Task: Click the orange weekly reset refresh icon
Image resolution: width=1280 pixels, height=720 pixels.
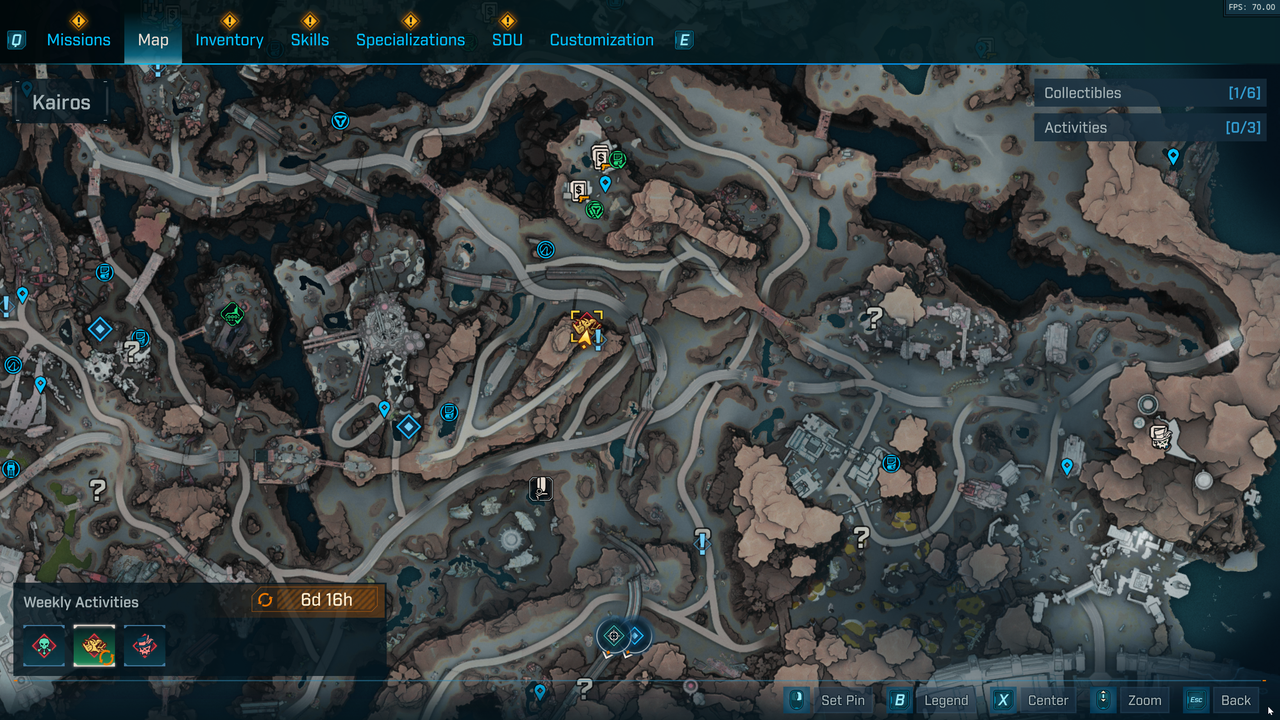Action: (x=265, y=599)
